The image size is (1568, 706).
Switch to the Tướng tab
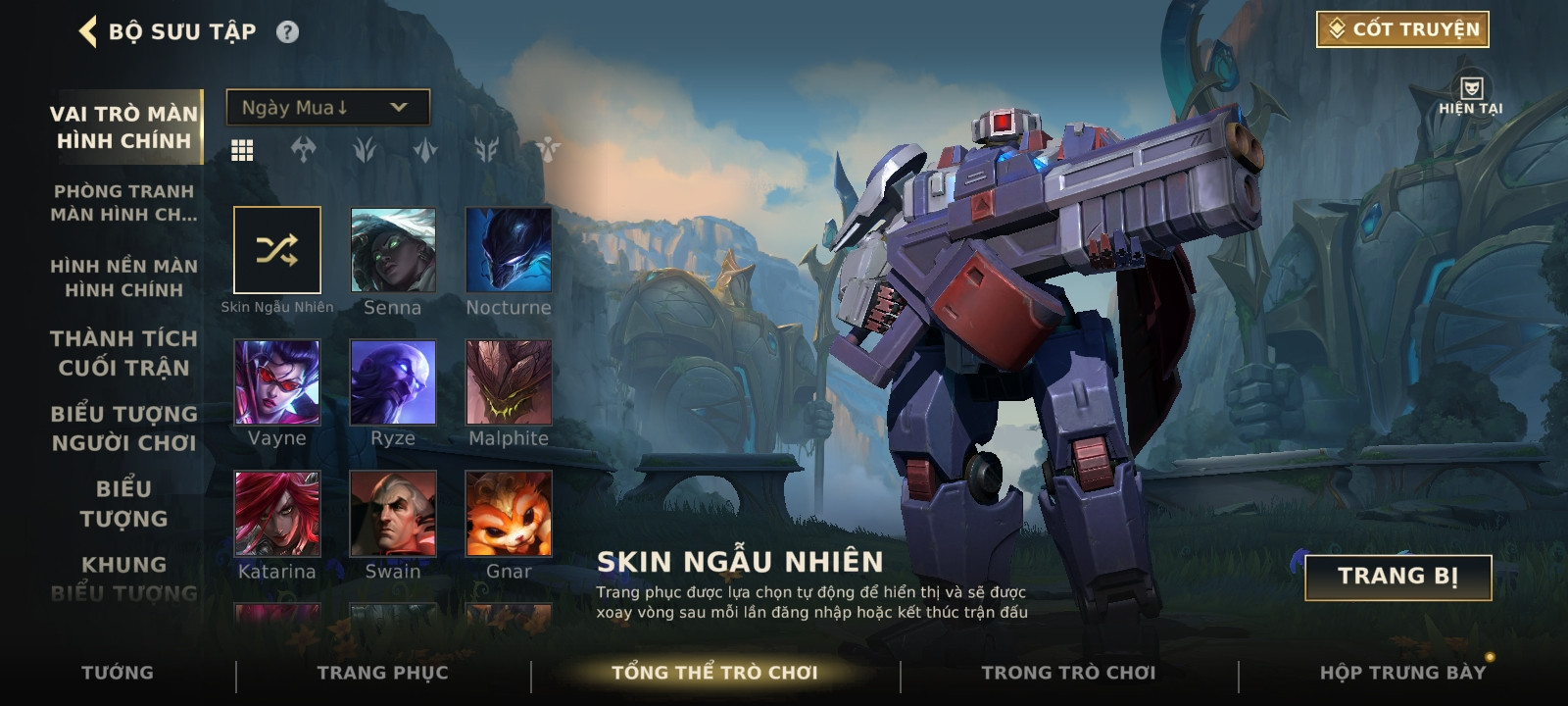pos(118,673)
